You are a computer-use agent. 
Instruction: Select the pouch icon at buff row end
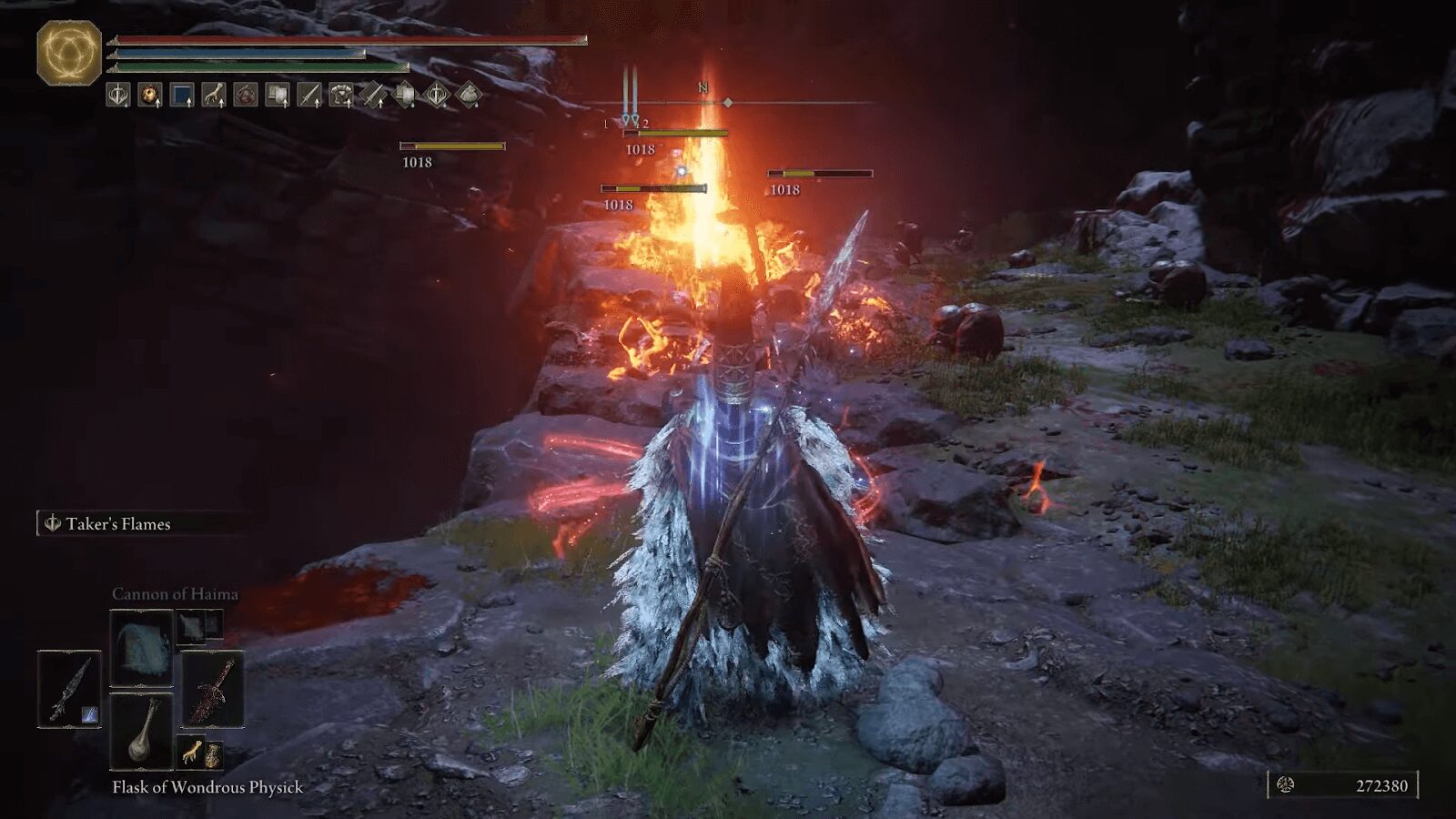pos(469,94)
